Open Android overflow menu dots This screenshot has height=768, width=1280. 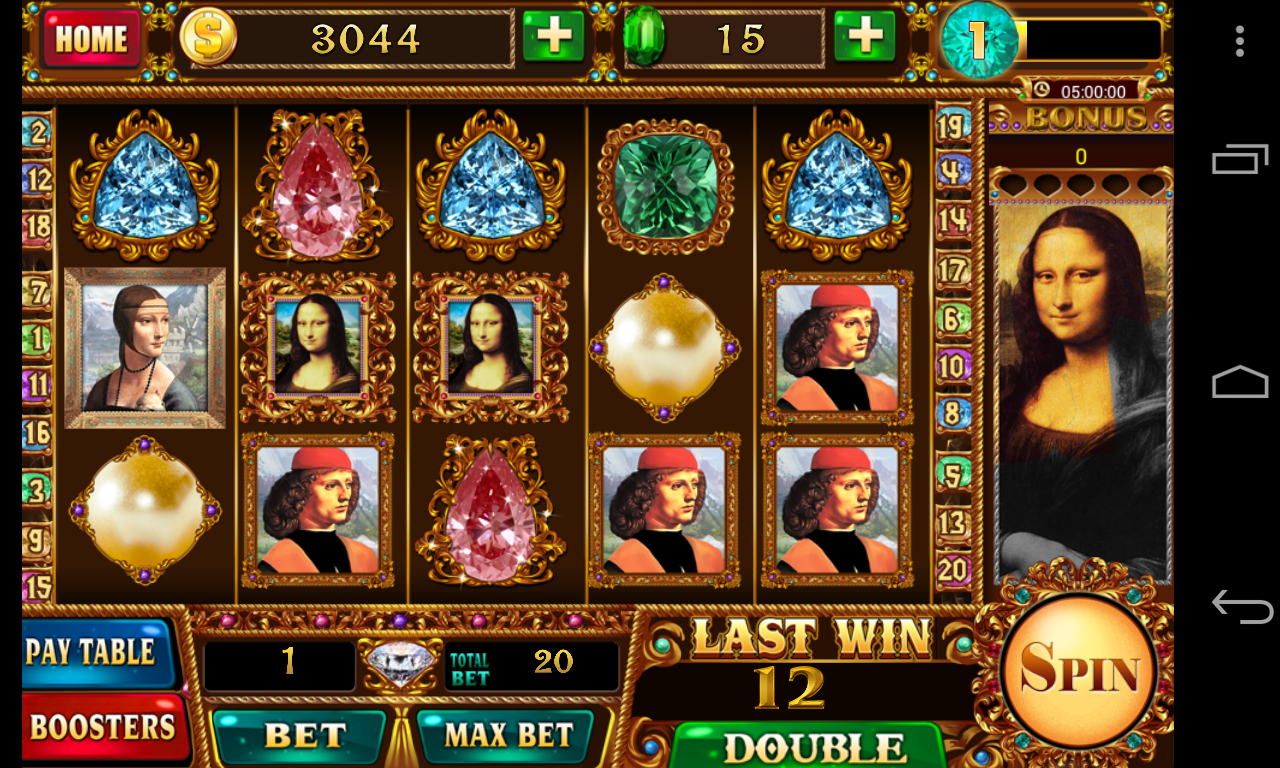click(x=1240, y=41)
